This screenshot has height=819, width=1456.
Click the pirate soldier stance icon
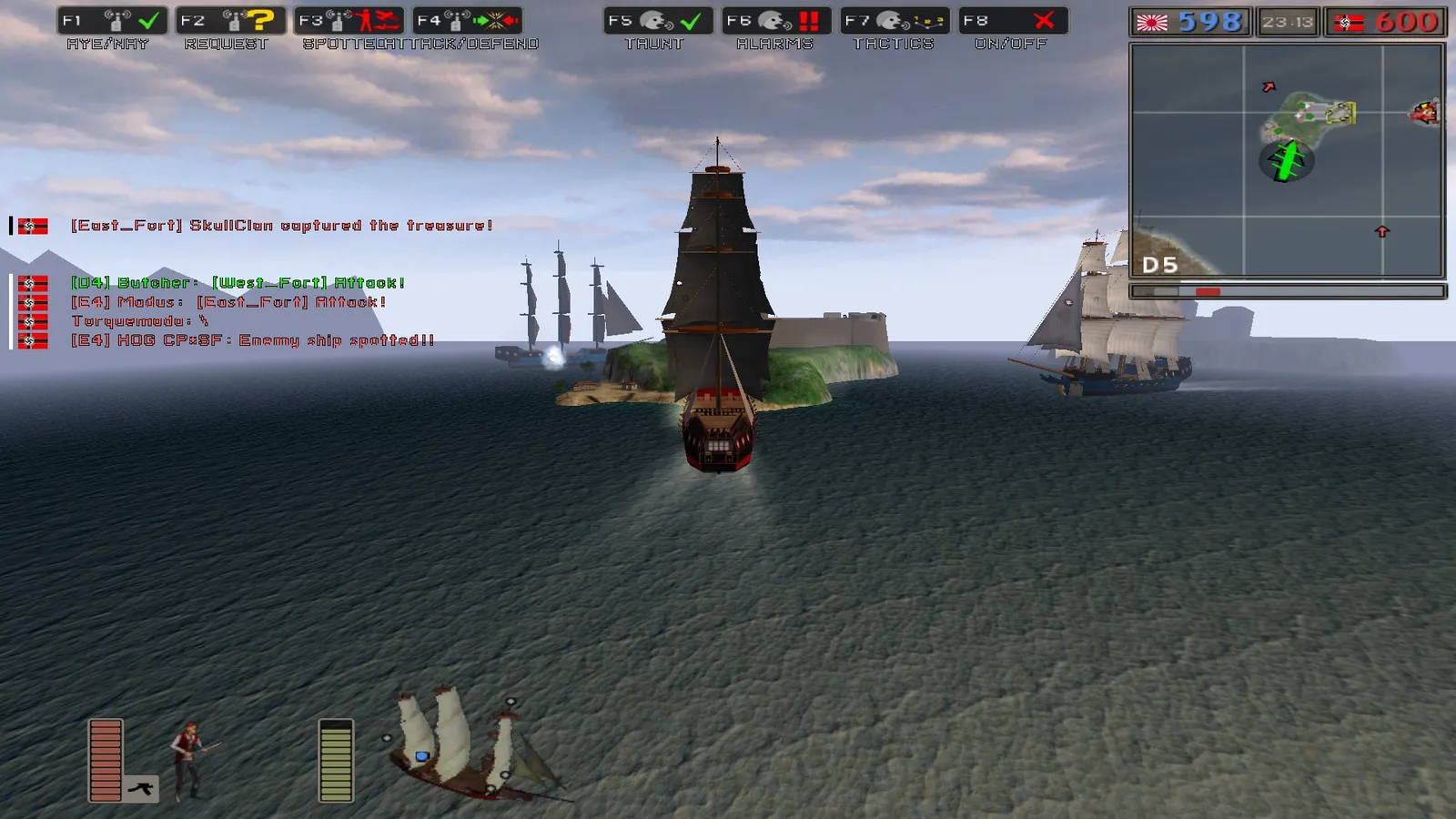(x=189, y=760)
